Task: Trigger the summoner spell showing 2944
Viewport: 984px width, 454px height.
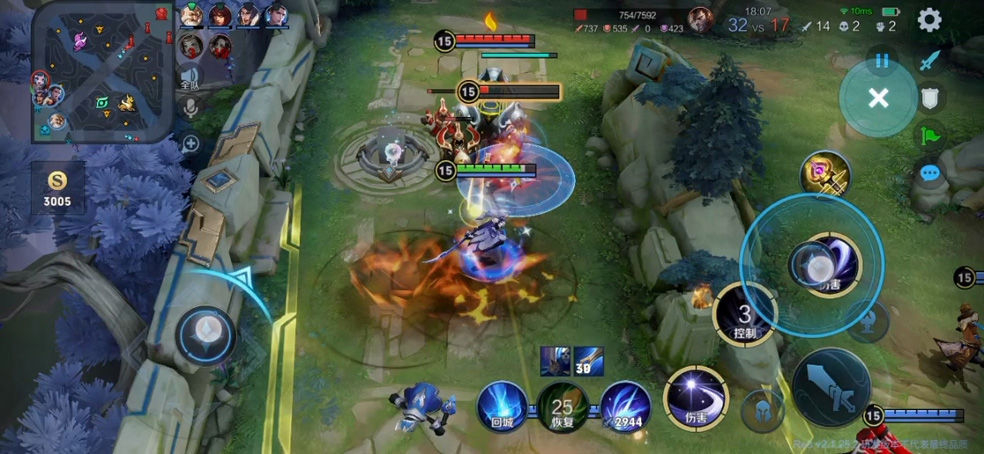Action: (626, 406)
